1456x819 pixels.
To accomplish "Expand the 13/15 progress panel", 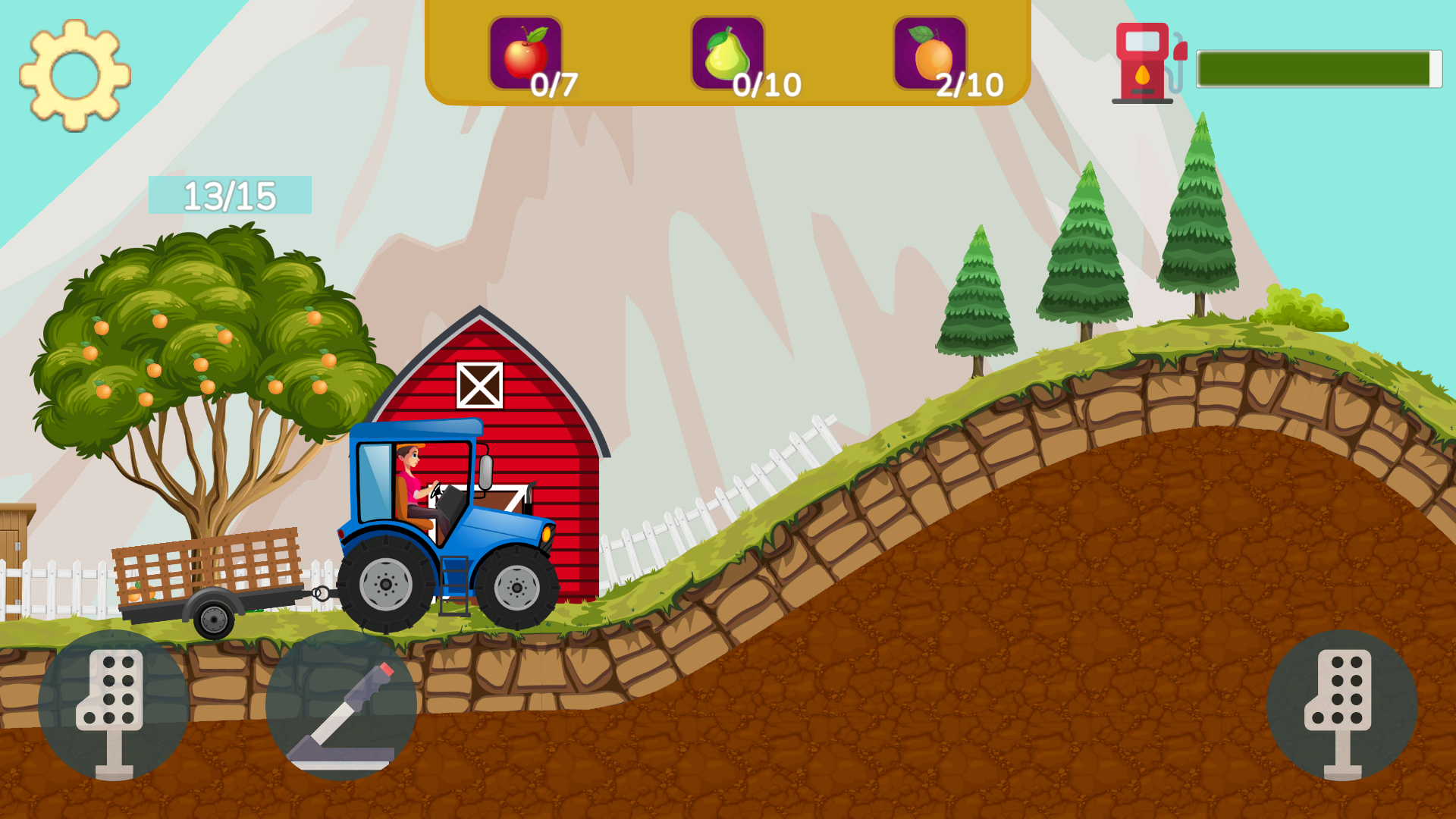I will click(230, 195).
